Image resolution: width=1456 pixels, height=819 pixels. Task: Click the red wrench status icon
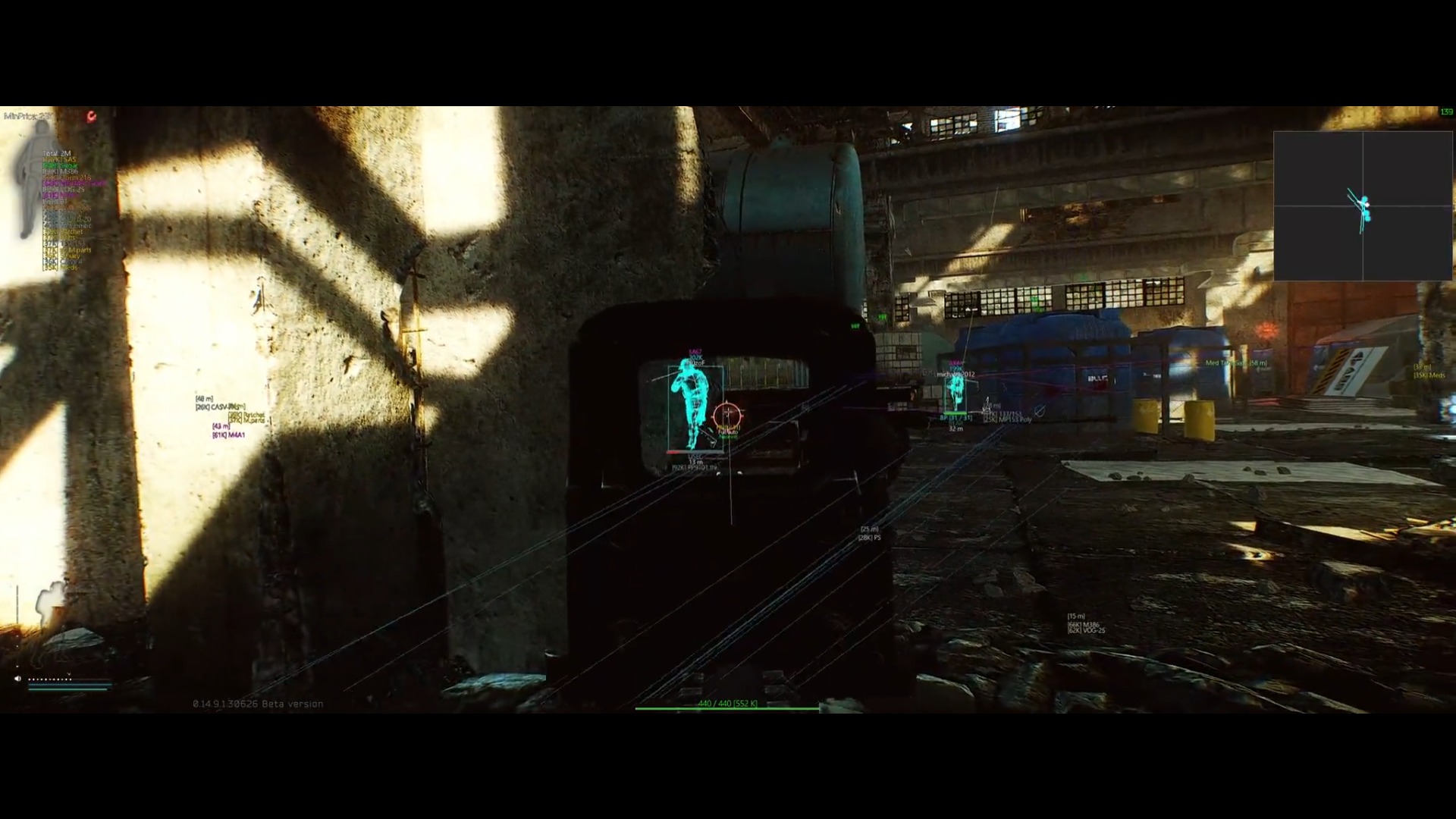pos(92,116)
